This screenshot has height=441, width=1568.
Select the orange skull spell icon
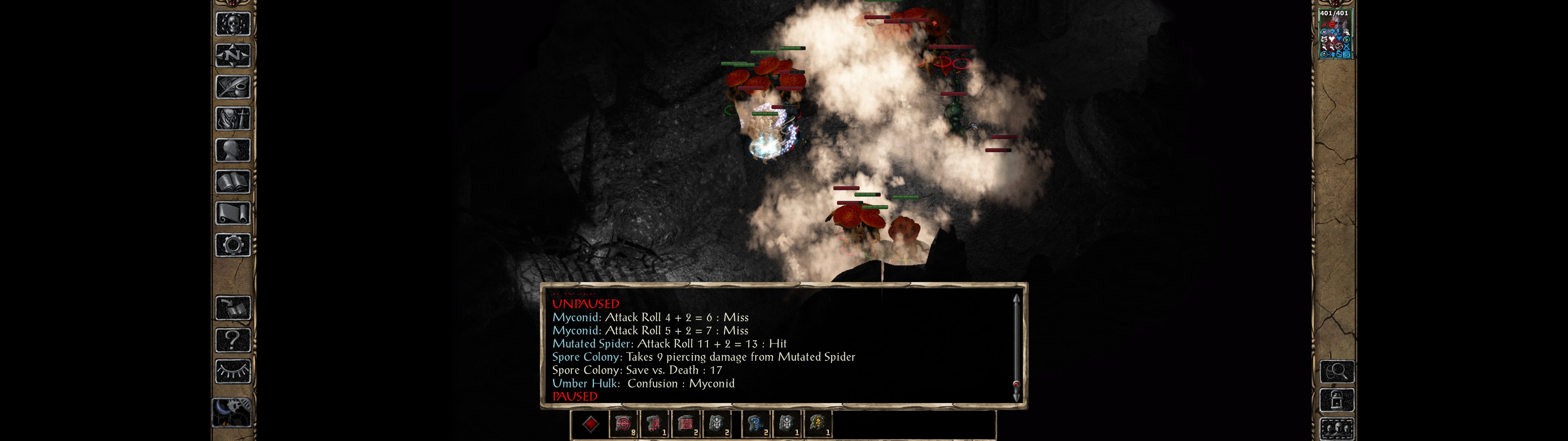(817, 424)
